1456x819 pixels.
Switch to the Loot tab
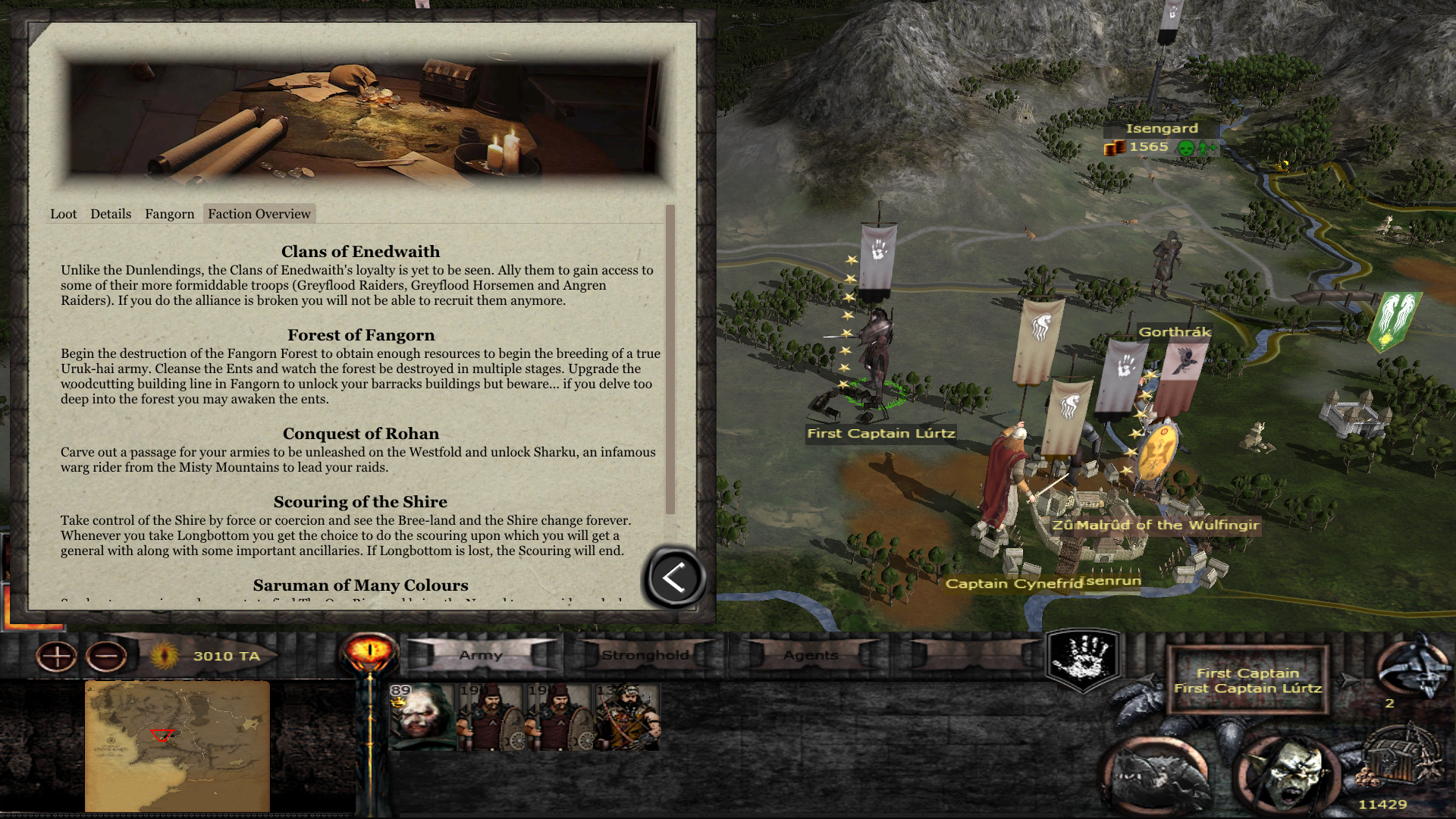(64, 214)
